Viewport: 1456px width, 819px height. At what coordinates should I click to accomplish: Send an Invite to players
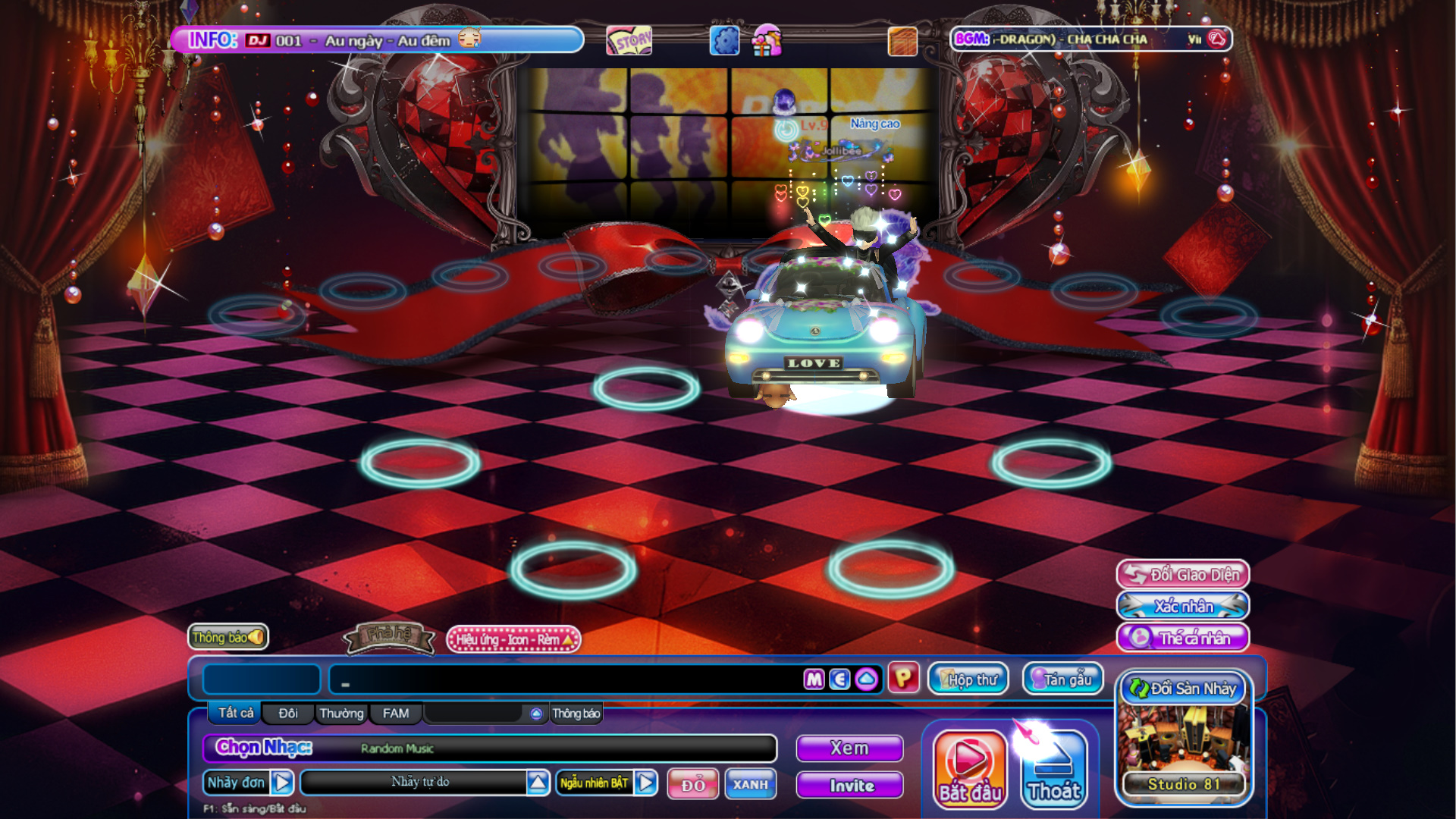click(x=849, y=786)
